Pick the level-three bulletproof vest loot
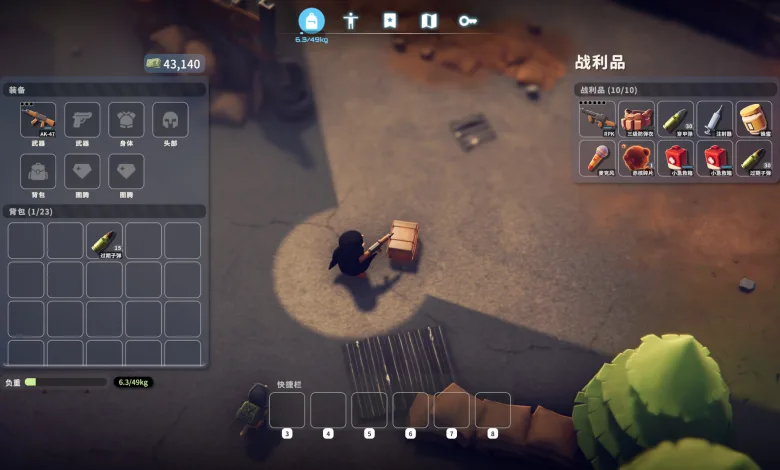The width and height of the screenshot is (780, 470). (636, 119)
